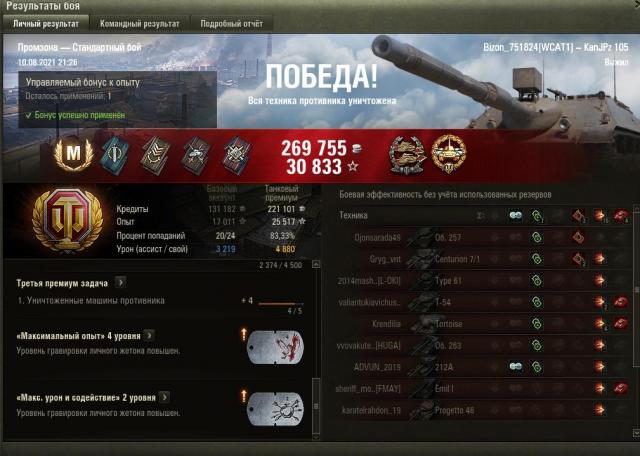This screenshot has width=640, height=456.
Task: Expand «Максимальный опыт» 4 уровня details
Action: (x=149, y=335)
